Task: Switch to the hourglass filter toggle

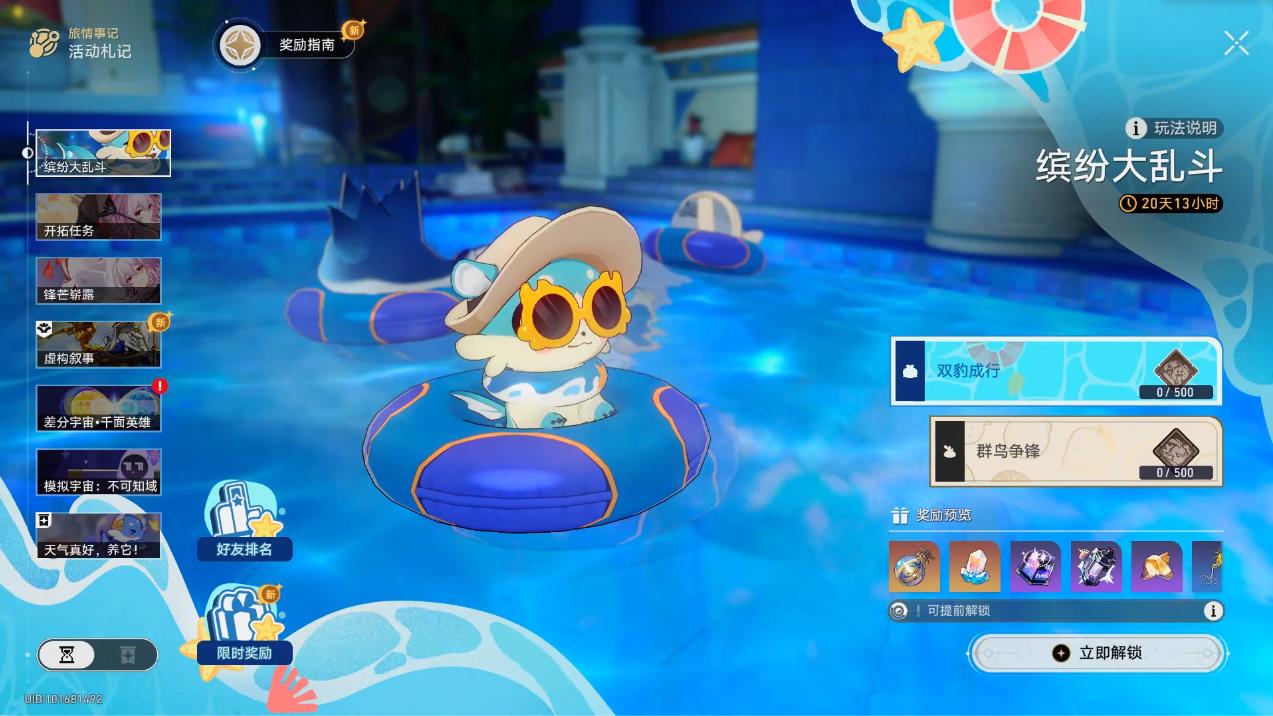Action: [67, 655]
